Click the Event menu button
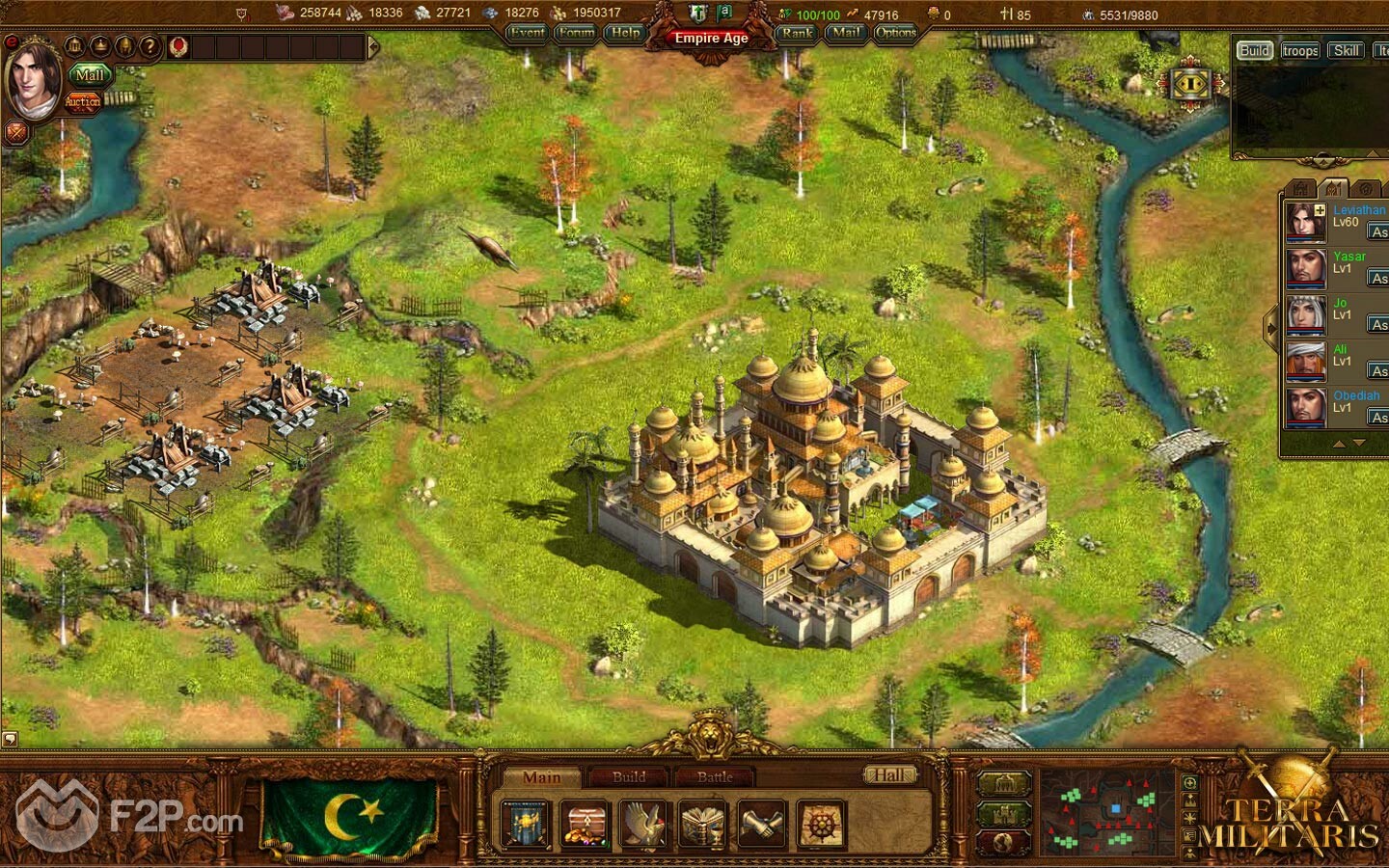 pos(528,33)
